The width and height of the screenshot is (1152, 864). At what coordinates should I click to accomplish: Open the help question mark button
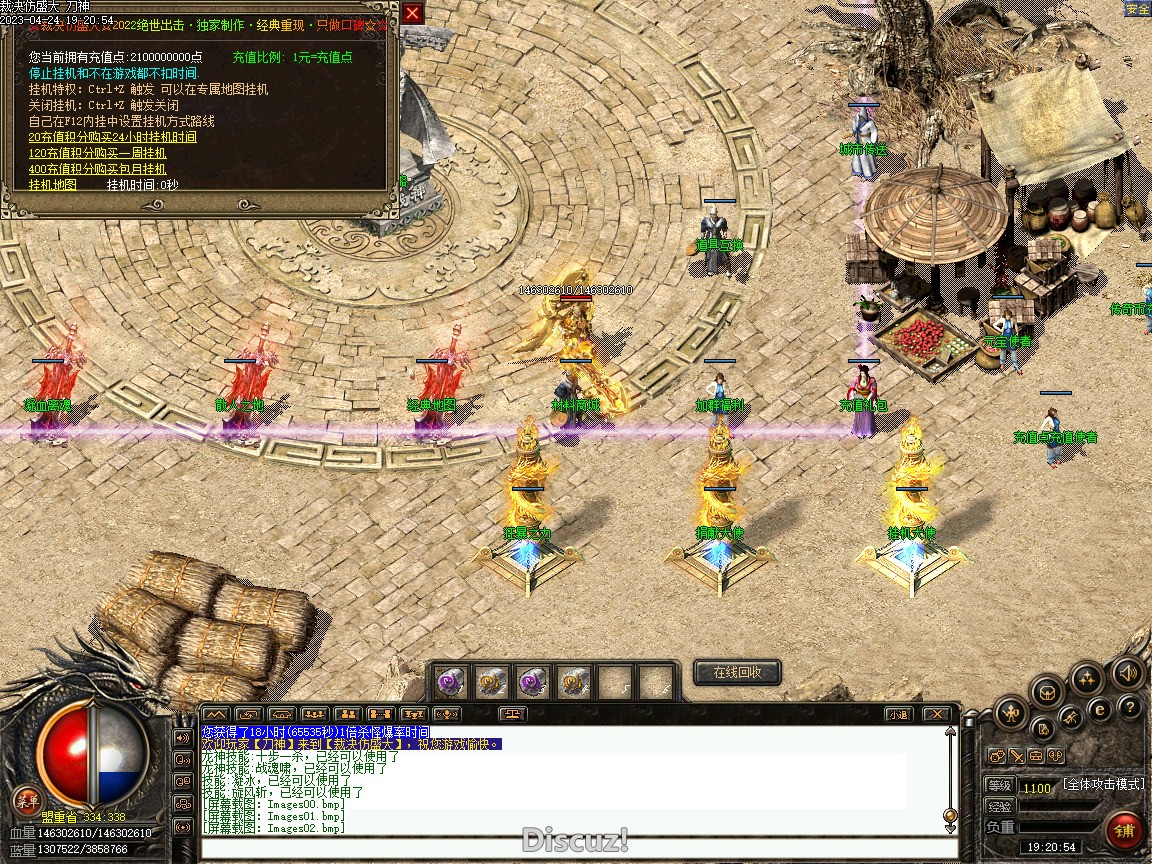click(x=1130, y=707)
